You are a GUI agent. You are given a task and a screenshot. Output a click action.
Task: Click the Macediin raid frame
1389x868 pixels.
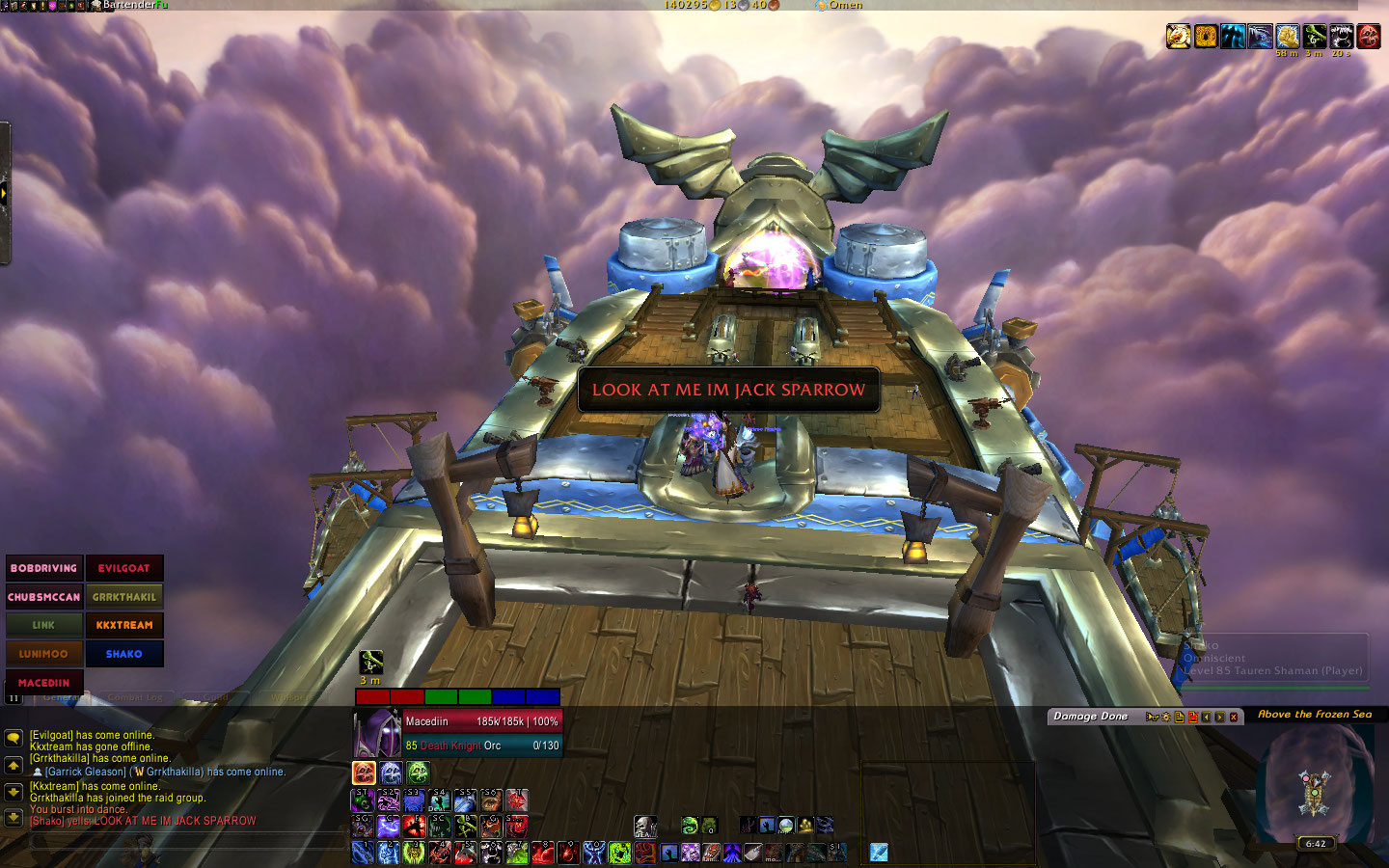[x=43, y=682]
